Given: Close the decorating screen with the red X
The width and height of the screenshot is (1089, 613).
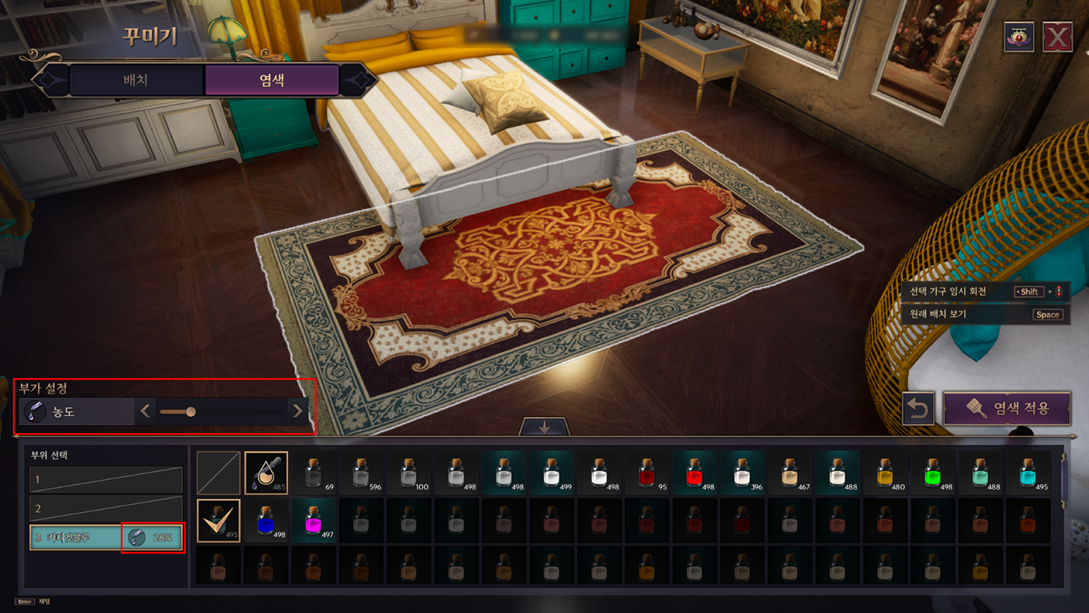Looking at the screenshot, I should pos(1057,37).
